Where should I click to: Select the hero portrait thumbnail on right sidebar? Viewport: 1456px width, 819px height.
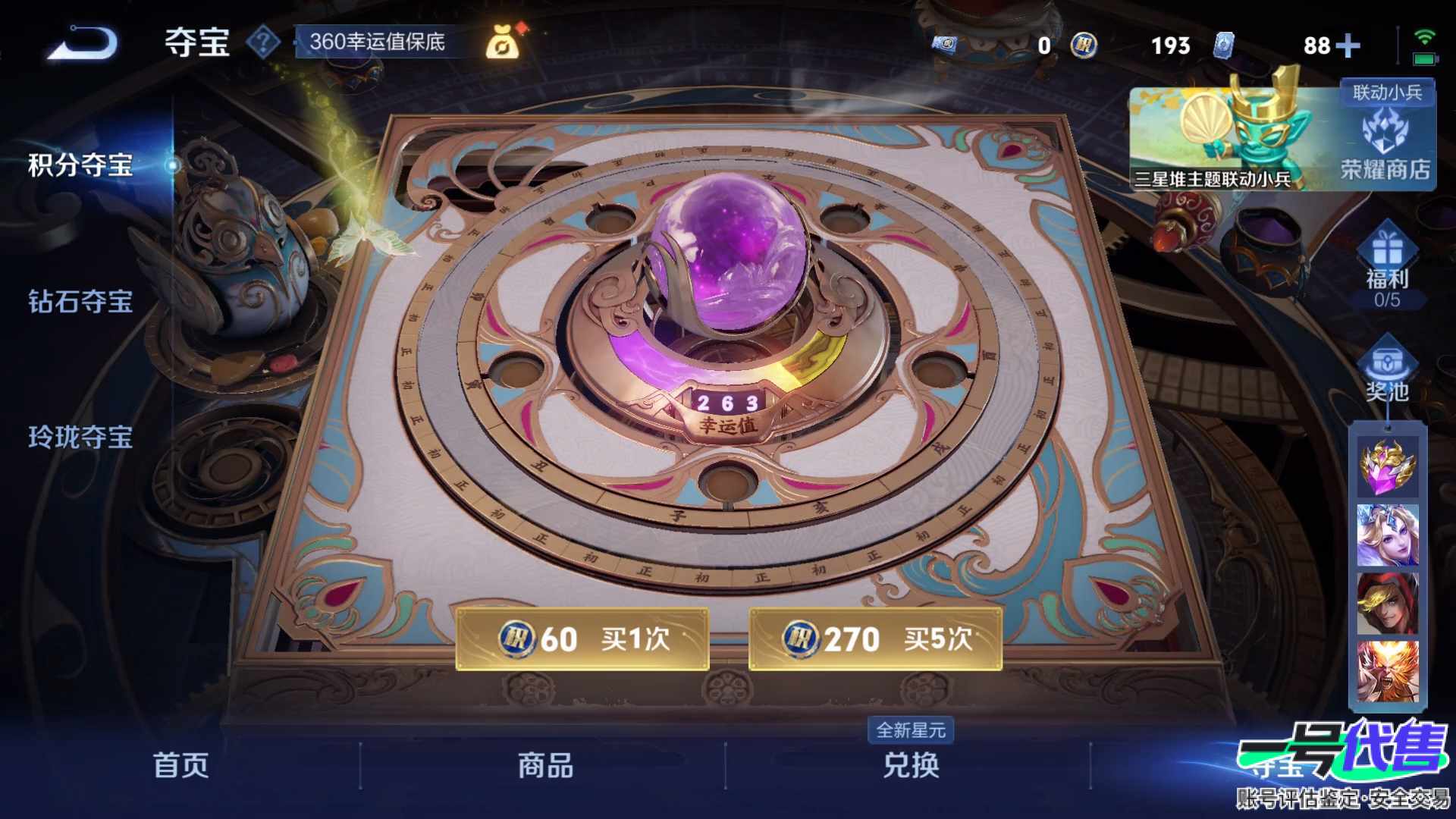1389,535
